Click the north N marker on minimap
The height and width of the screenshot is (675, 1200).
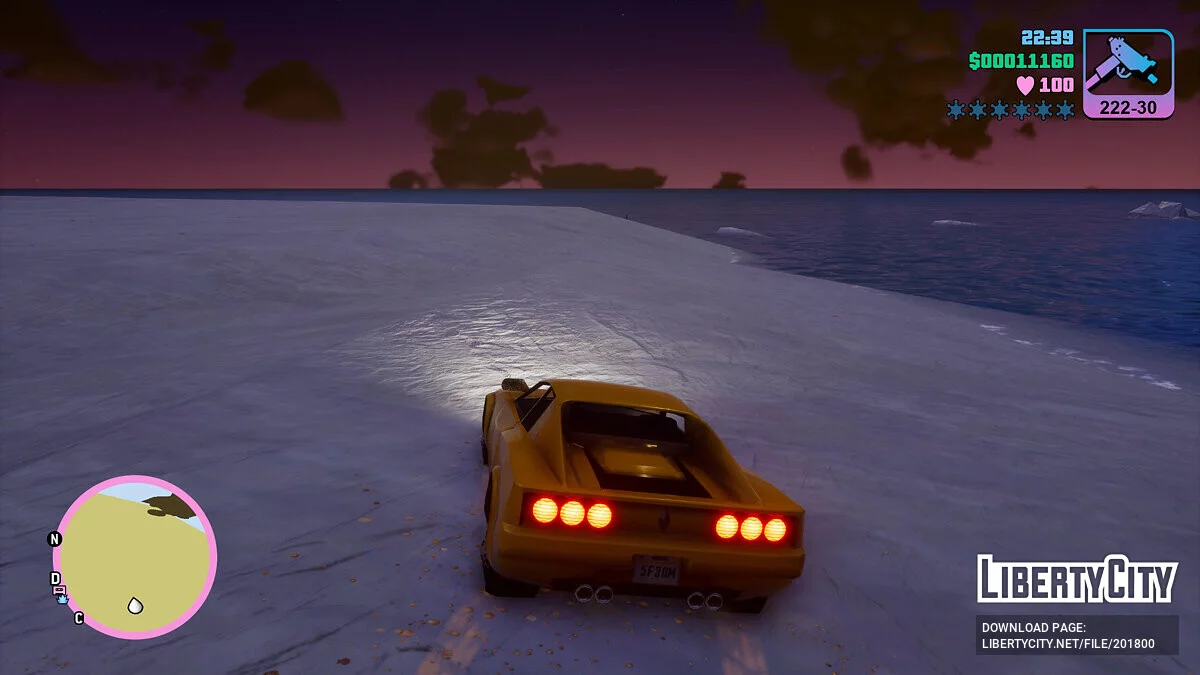tap(55, 539)
